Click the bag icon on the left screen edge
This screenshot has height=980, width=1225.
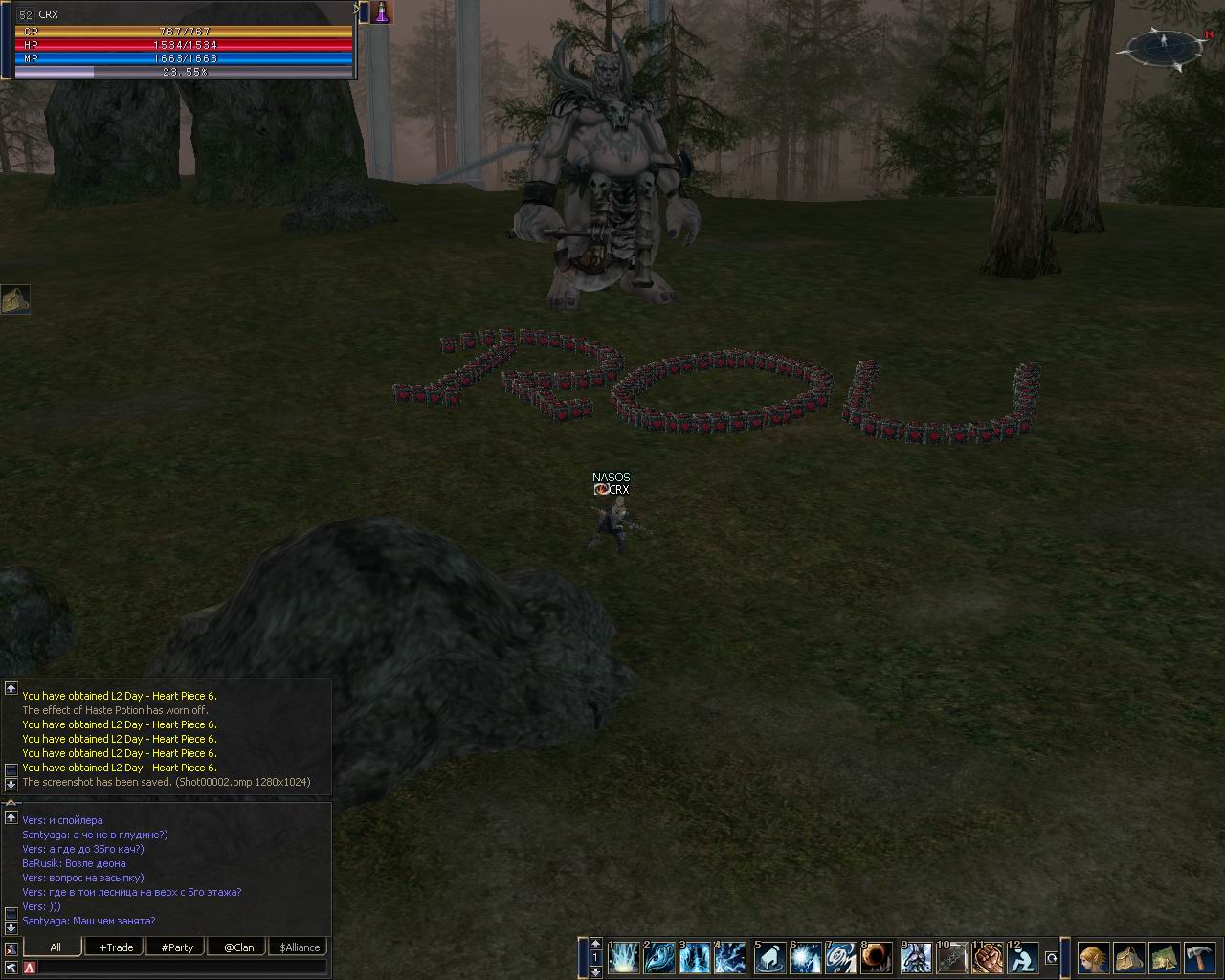pos(15,300)
